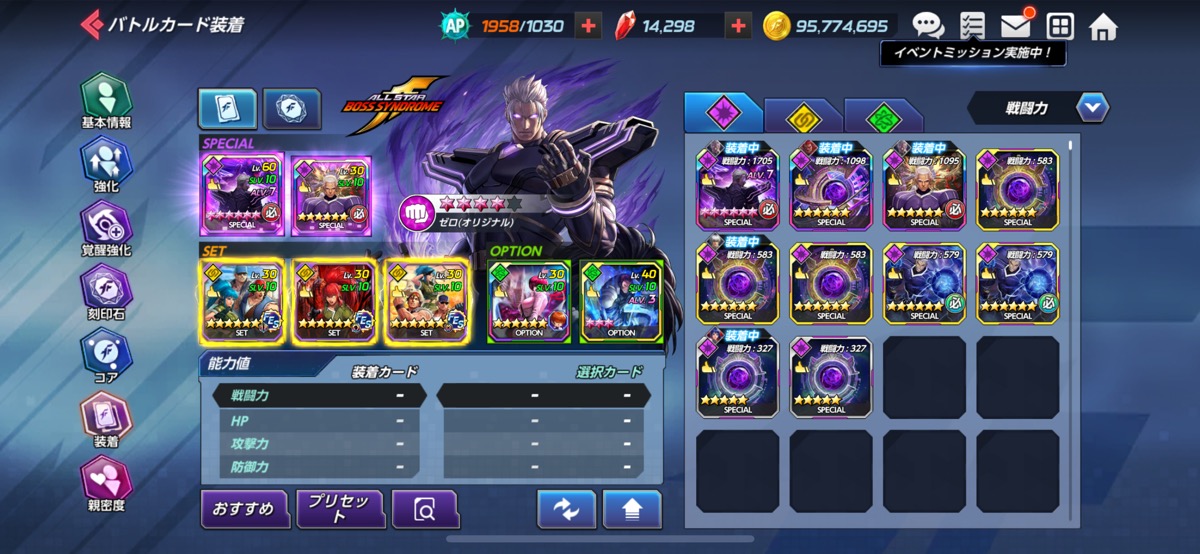This screenshot has height=554, width=1200.
Task: Open the 基本情報 side menu
Action: (x=106, y=100)
